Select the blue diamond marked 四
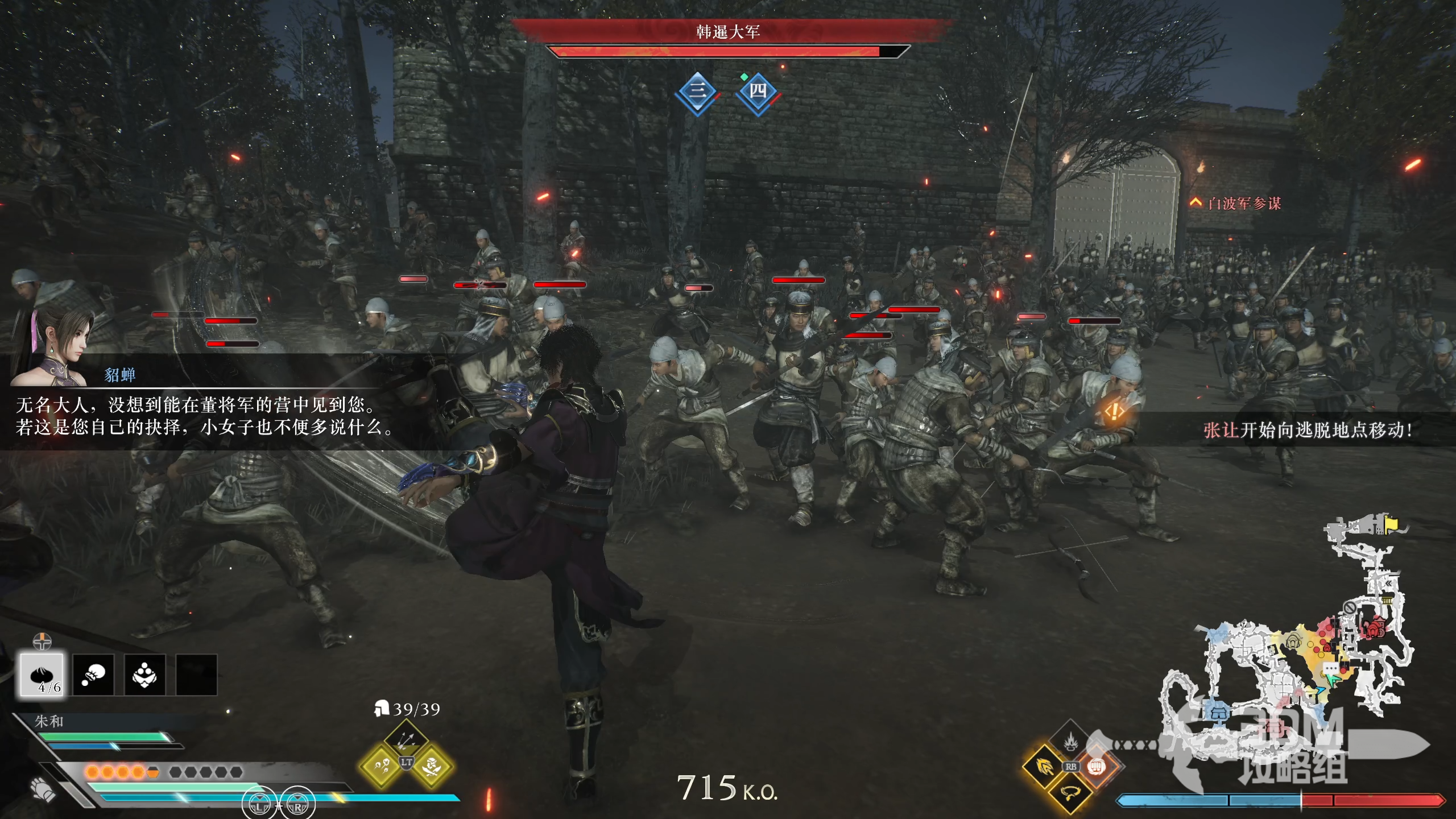This screenshot has width=1456, height=819. [758, 92]
